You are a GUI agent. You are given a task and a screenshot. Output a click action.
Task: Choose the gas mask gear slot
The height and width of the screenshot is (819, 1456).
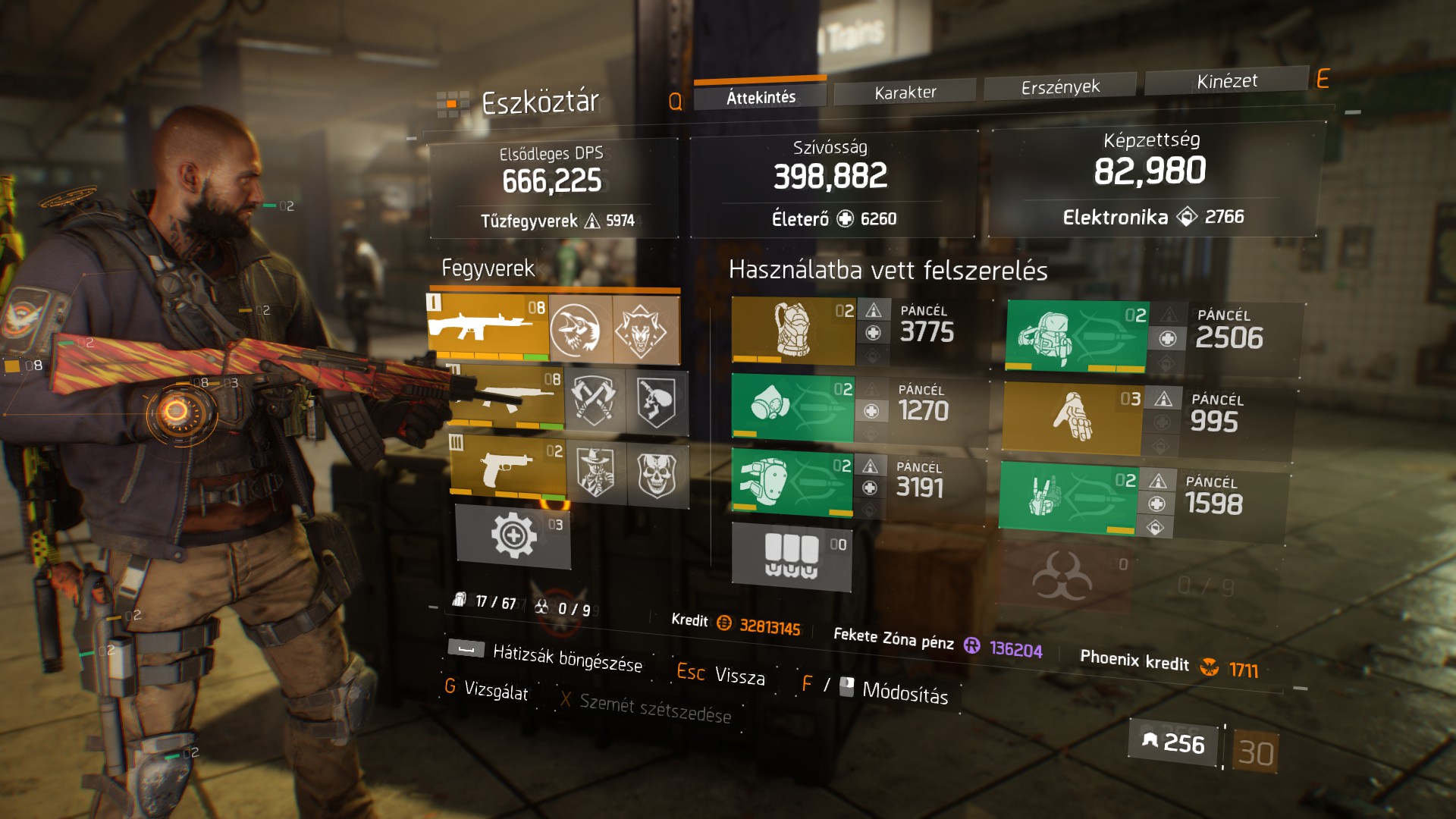click(792, 407)
